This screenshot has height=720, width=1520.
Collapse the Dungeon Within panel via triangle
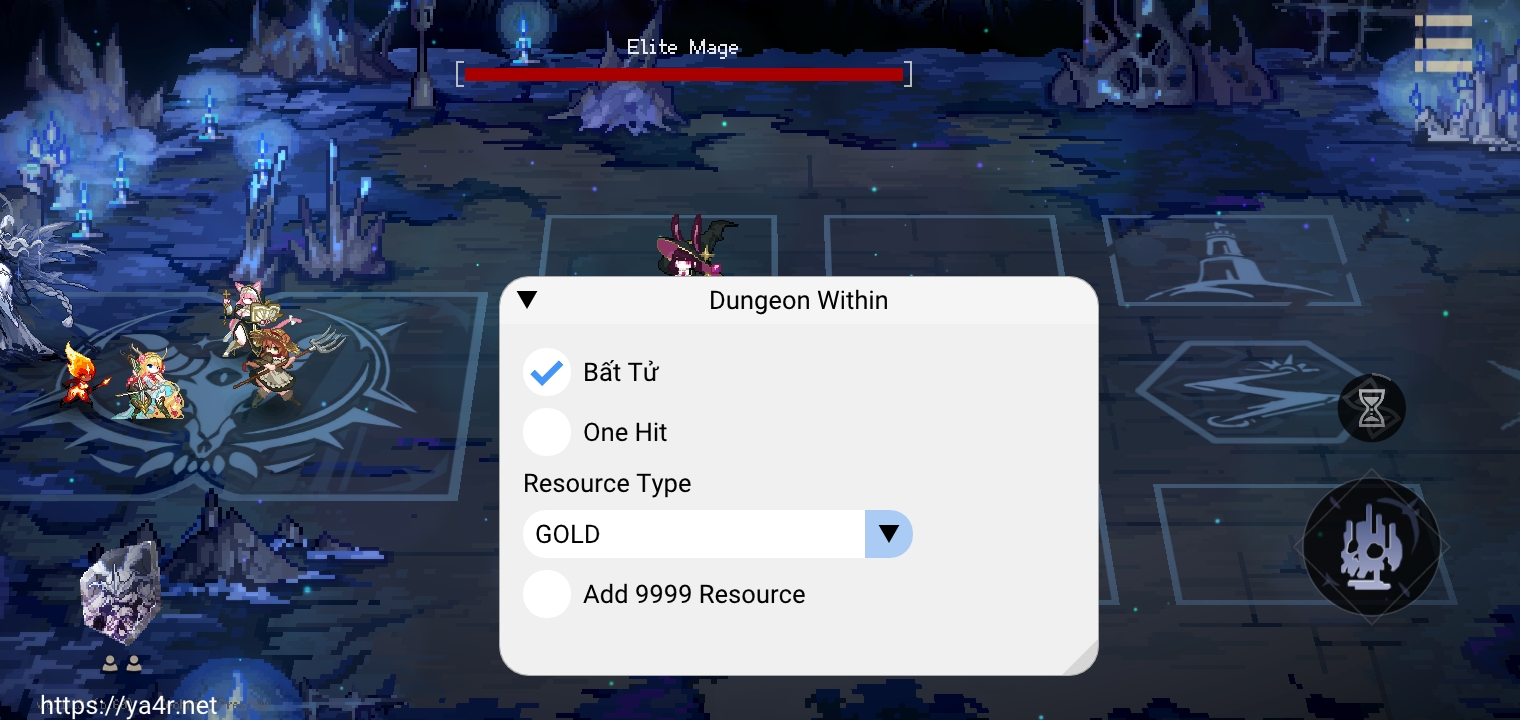527,298
